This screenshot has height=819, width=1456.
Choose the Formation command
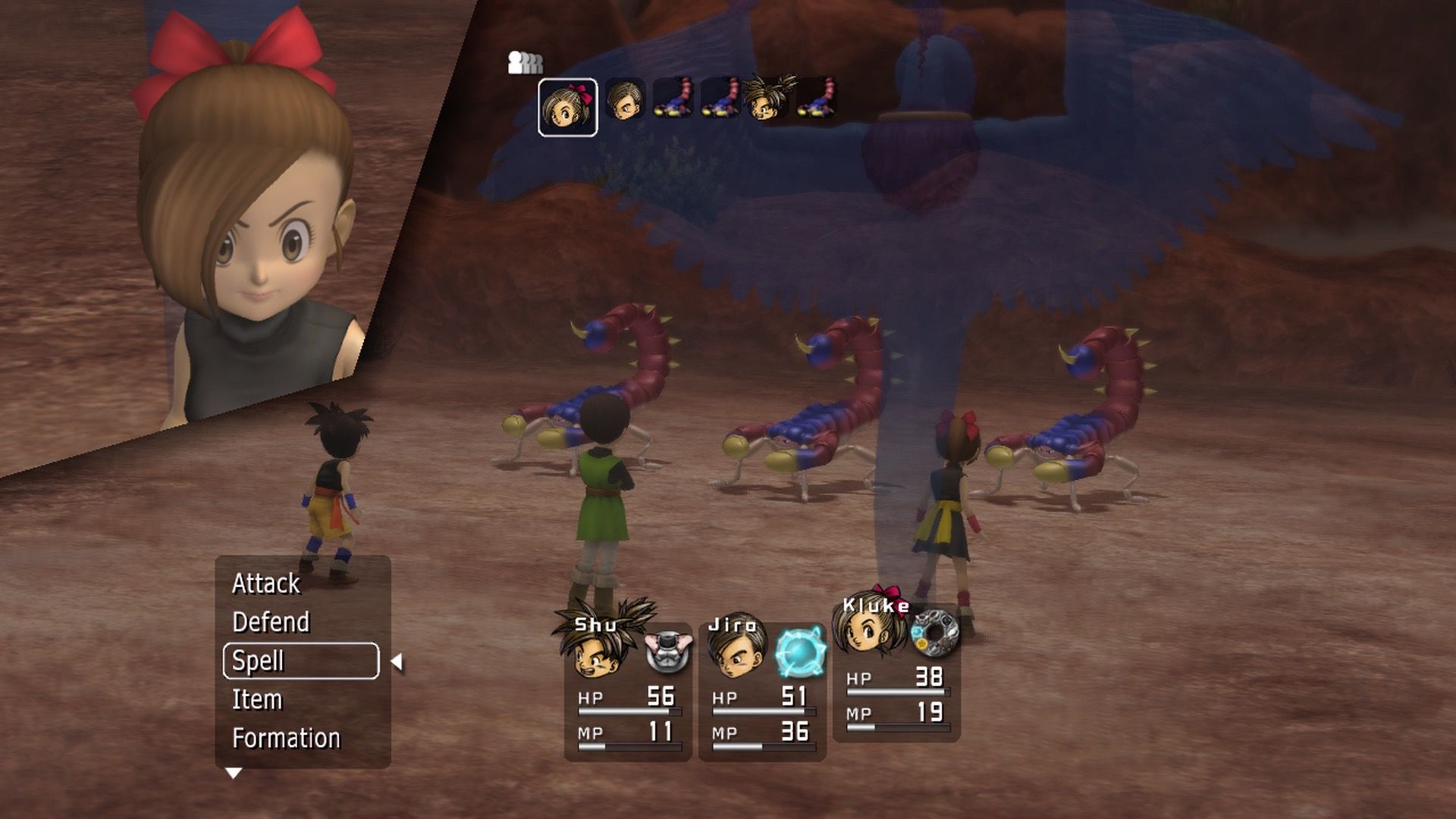(x=286, y=738)
